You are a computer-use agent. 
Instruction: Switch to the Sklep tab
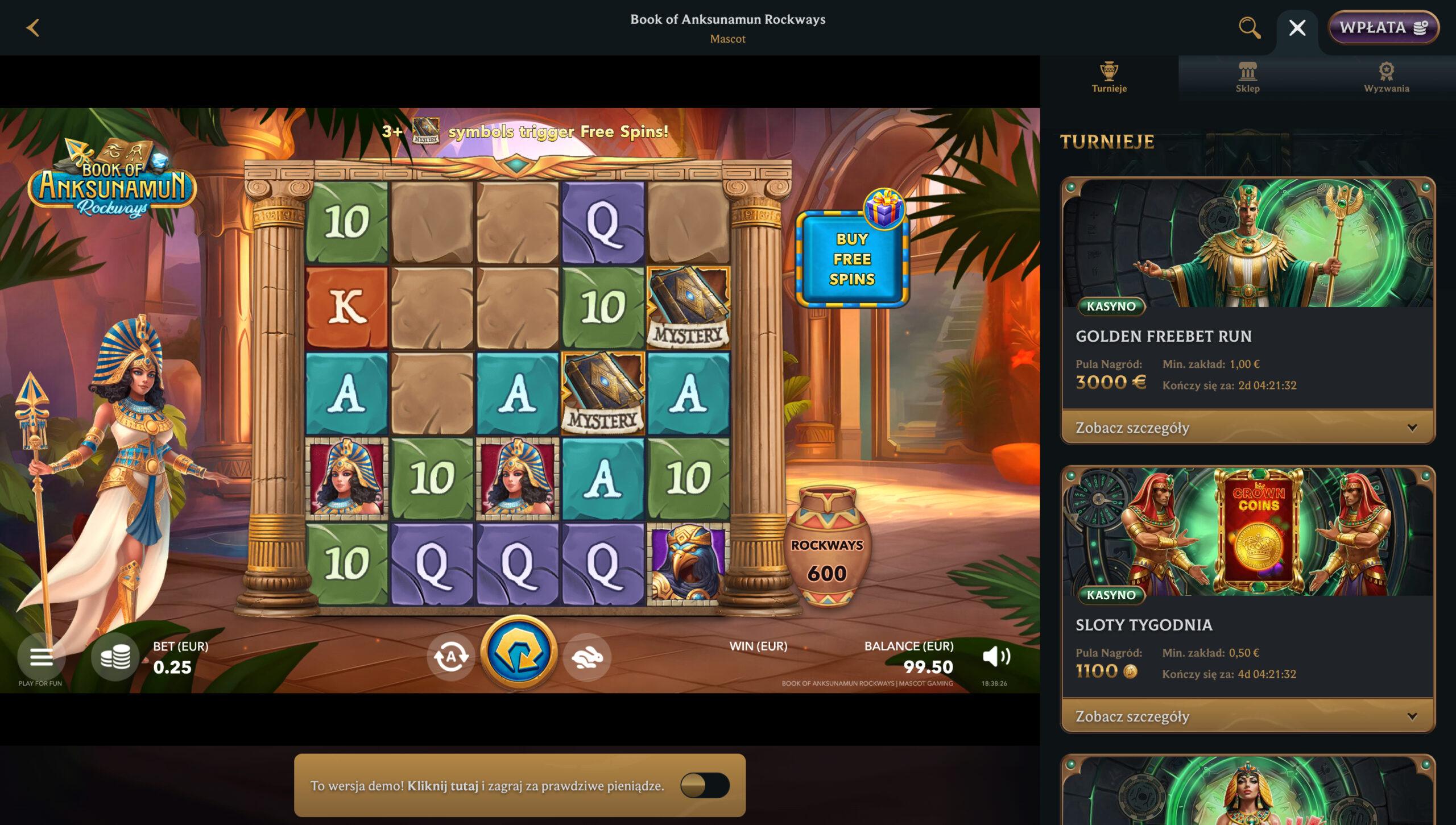point(1248,77)
